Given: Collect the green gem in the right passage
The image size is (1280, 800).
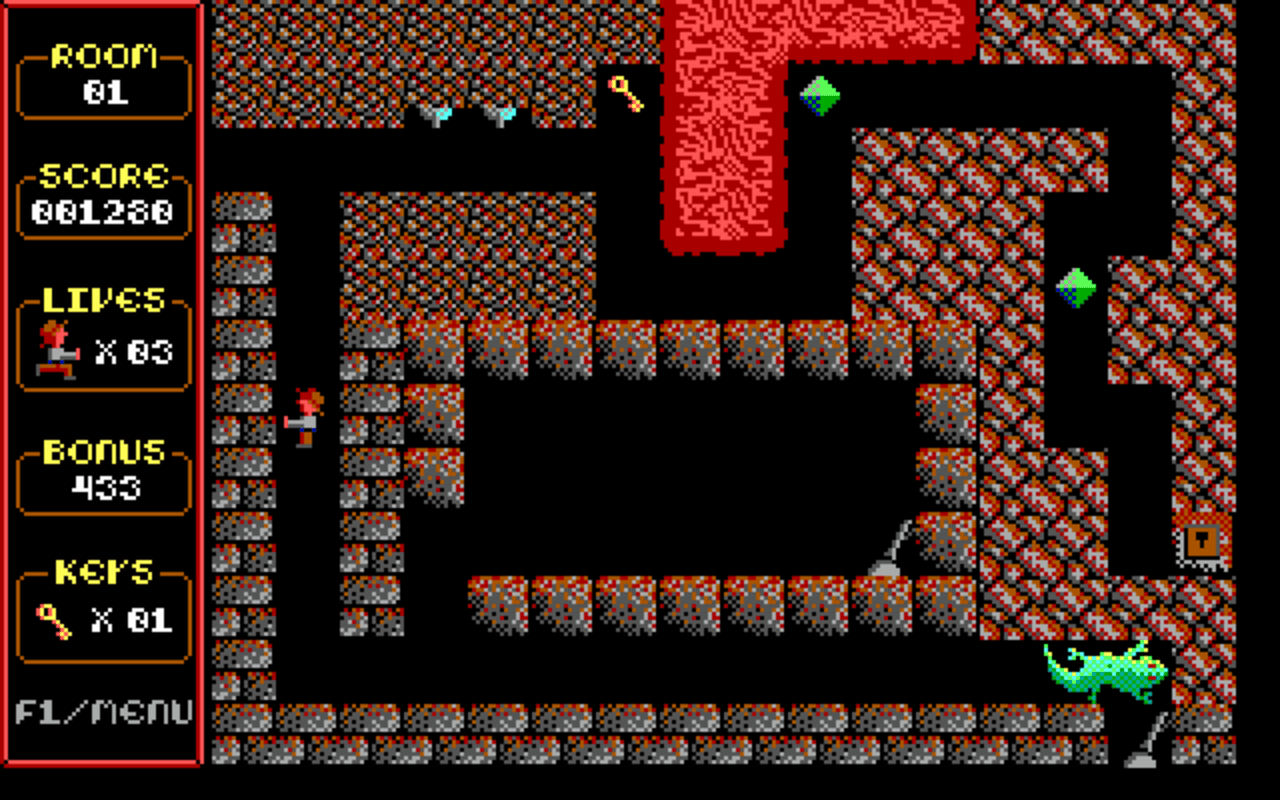Looking at the screenshot, I should (1075, 285).
